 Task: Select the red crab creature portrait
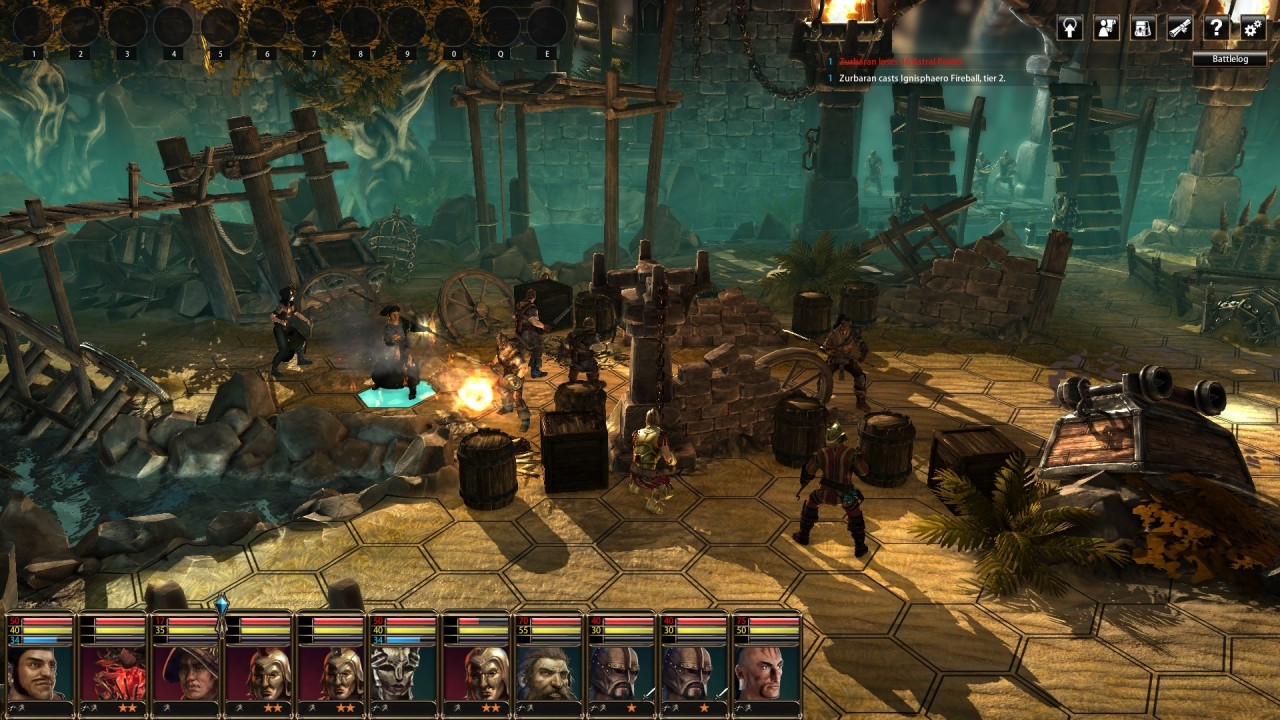[x=113, y=673]
